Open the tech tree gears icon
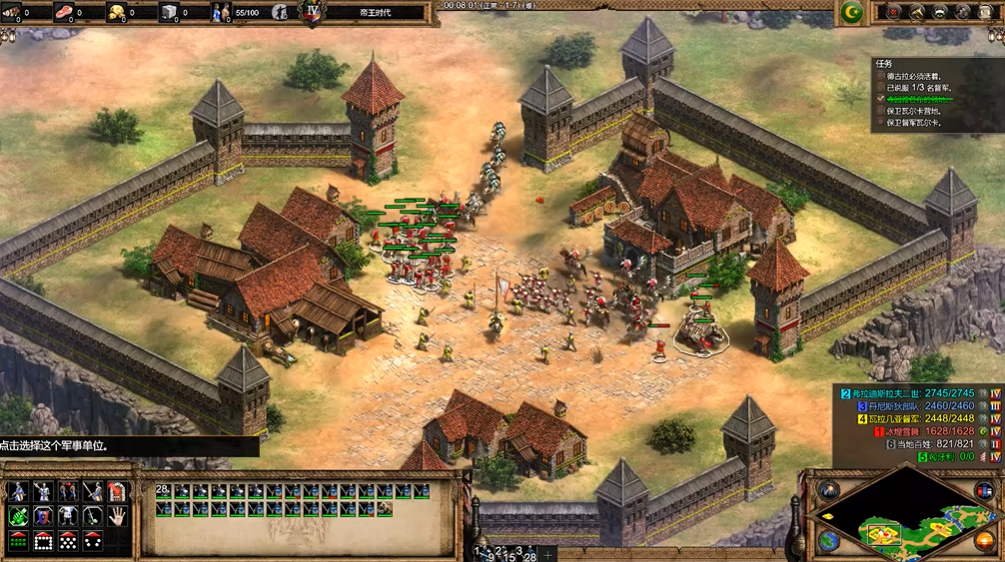This screenshot has width=1005, height=562. click(x=964, y=12)
